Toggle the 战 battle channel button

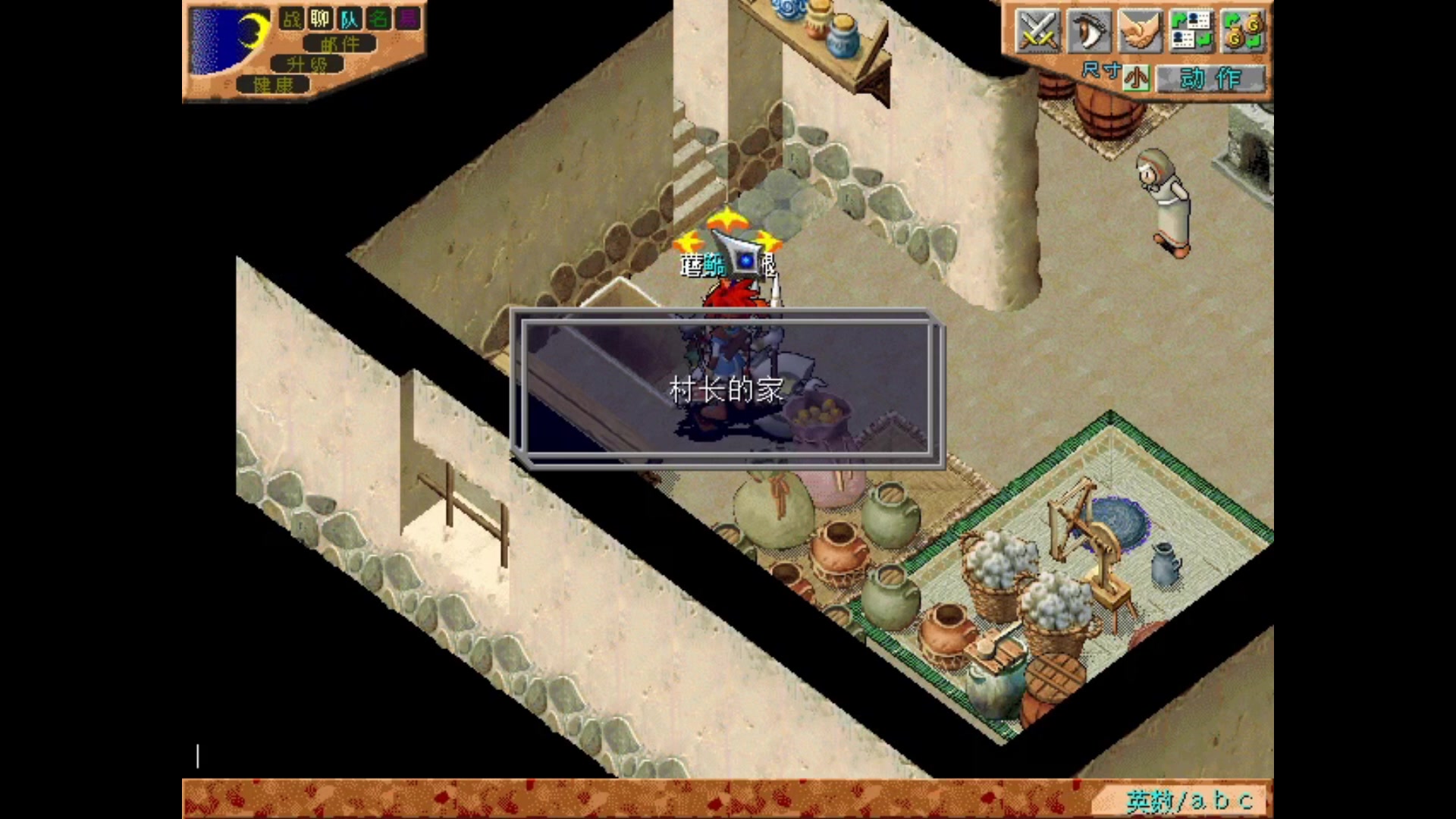click(292, 18)
